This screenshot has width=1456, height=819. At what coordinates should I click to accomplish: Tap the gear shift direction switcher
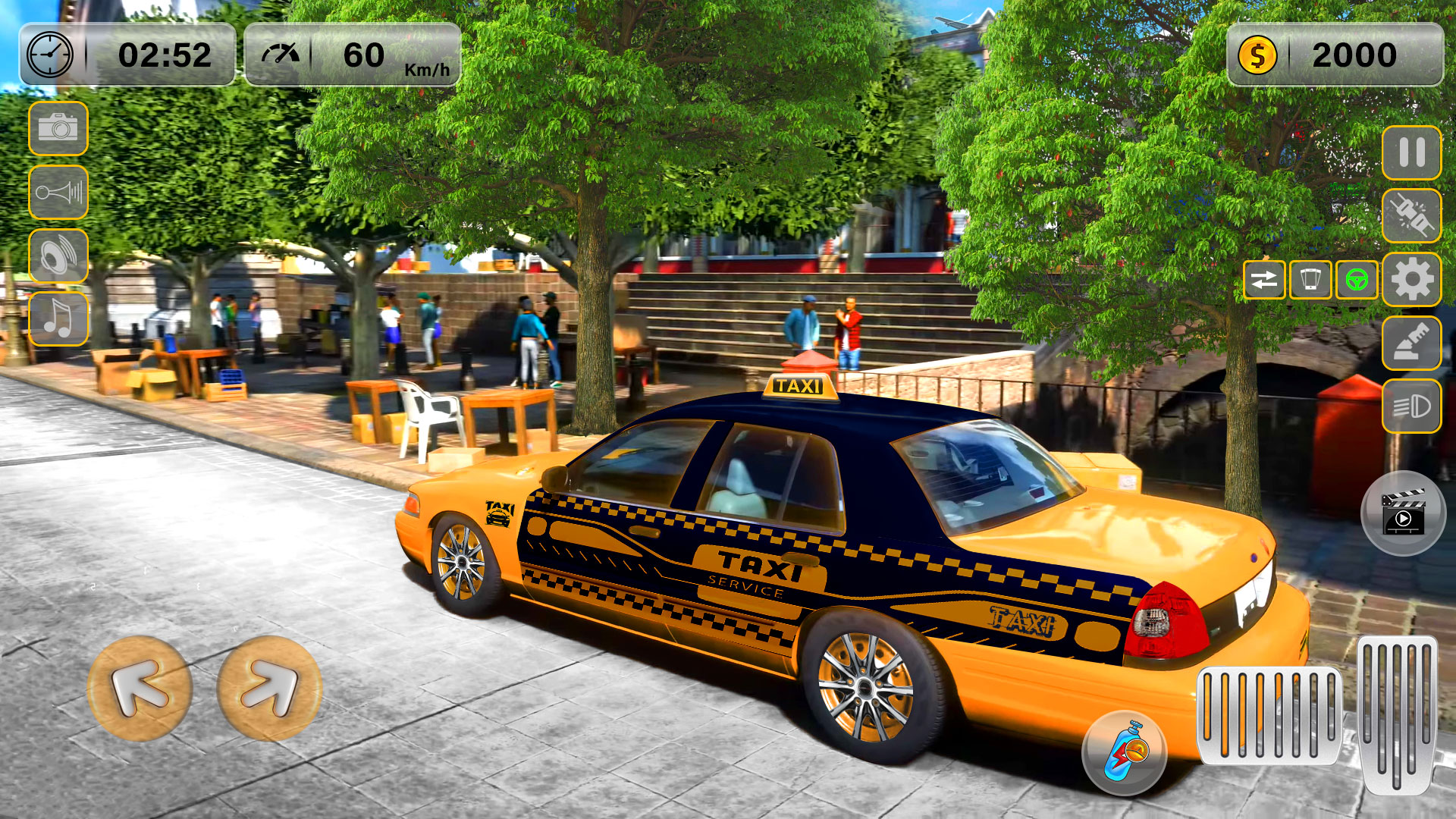coord(1265,281)
